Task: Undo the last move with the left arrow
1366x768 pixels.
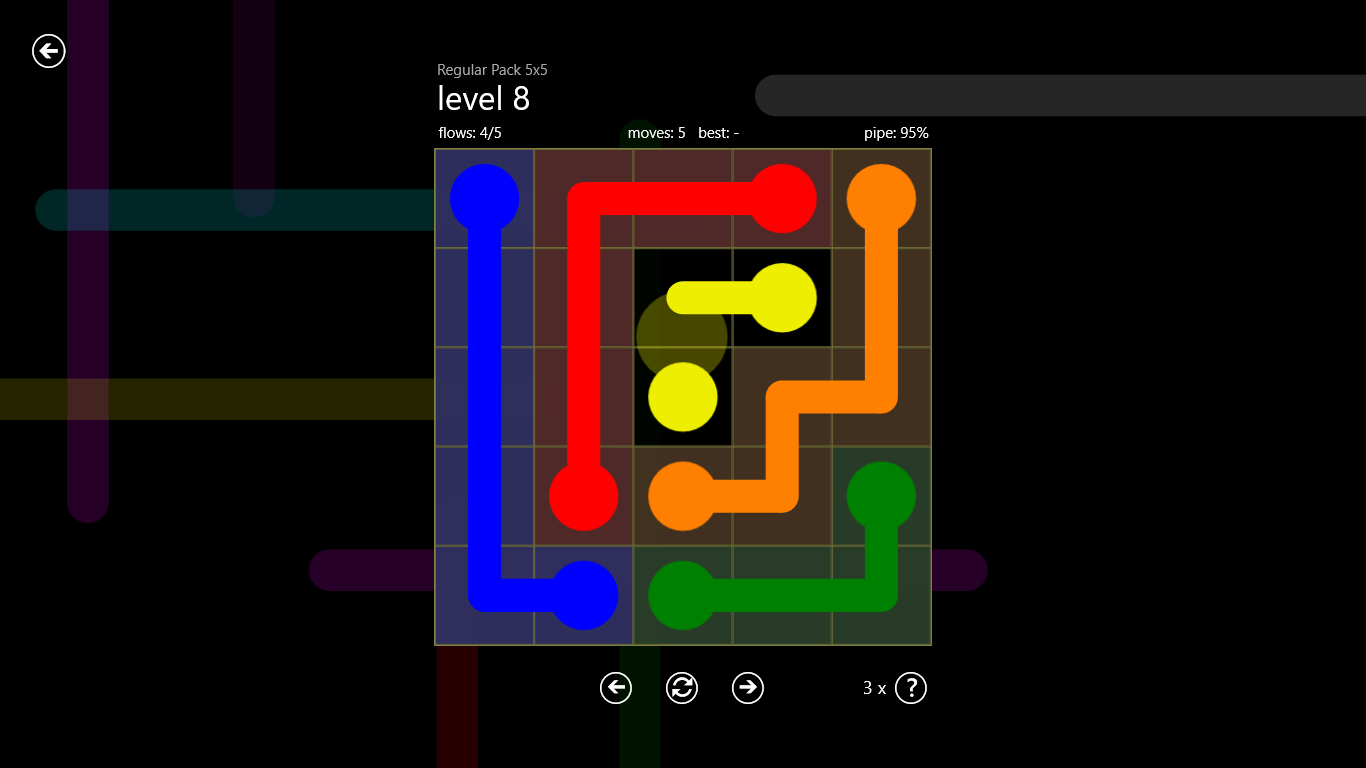Action: [x=615, y=688]
